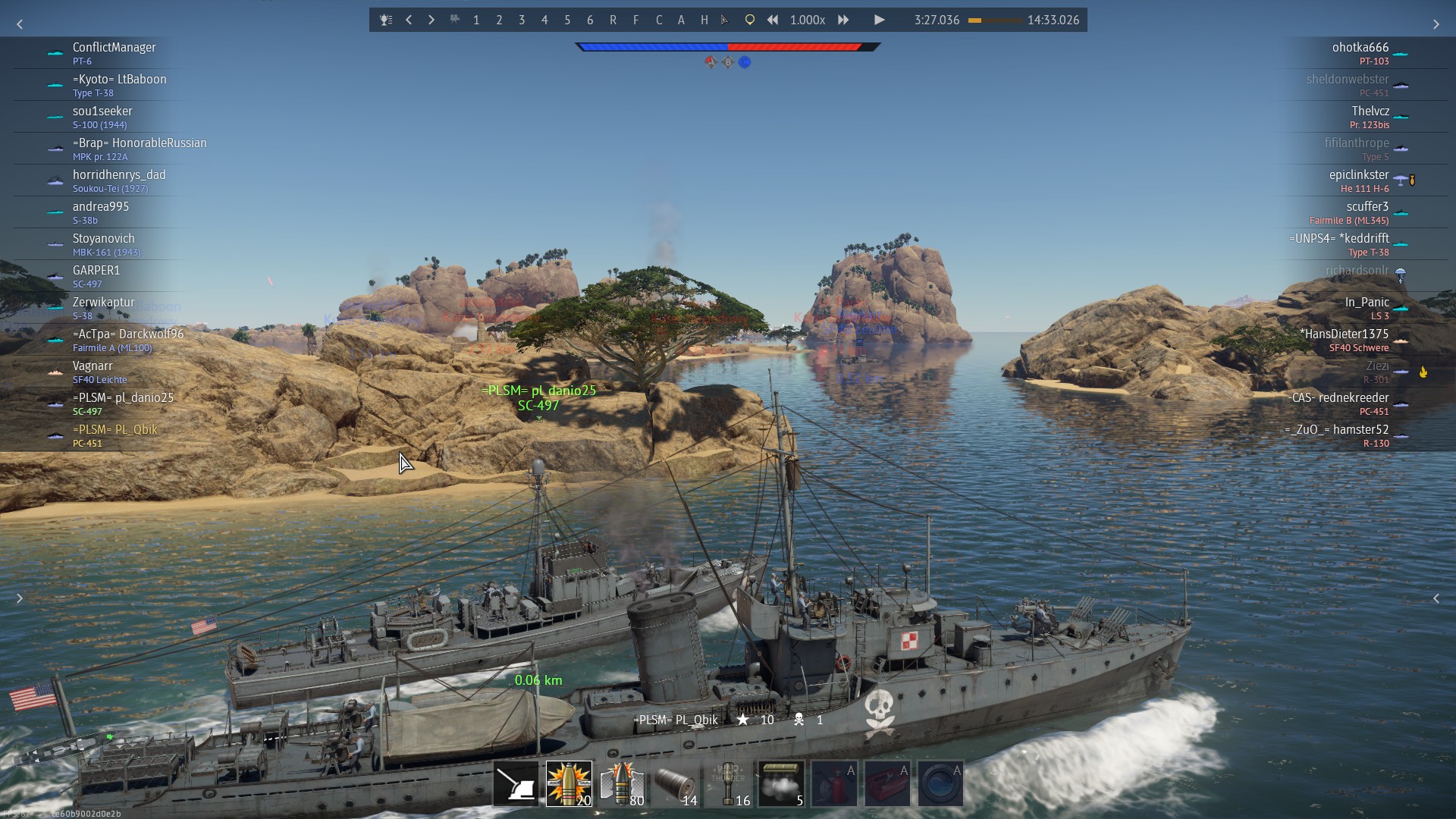Choose the armor-piercing shell with 80 rounds
Viewport: 1456px width, 819px height.
click(x=622, y=783)
